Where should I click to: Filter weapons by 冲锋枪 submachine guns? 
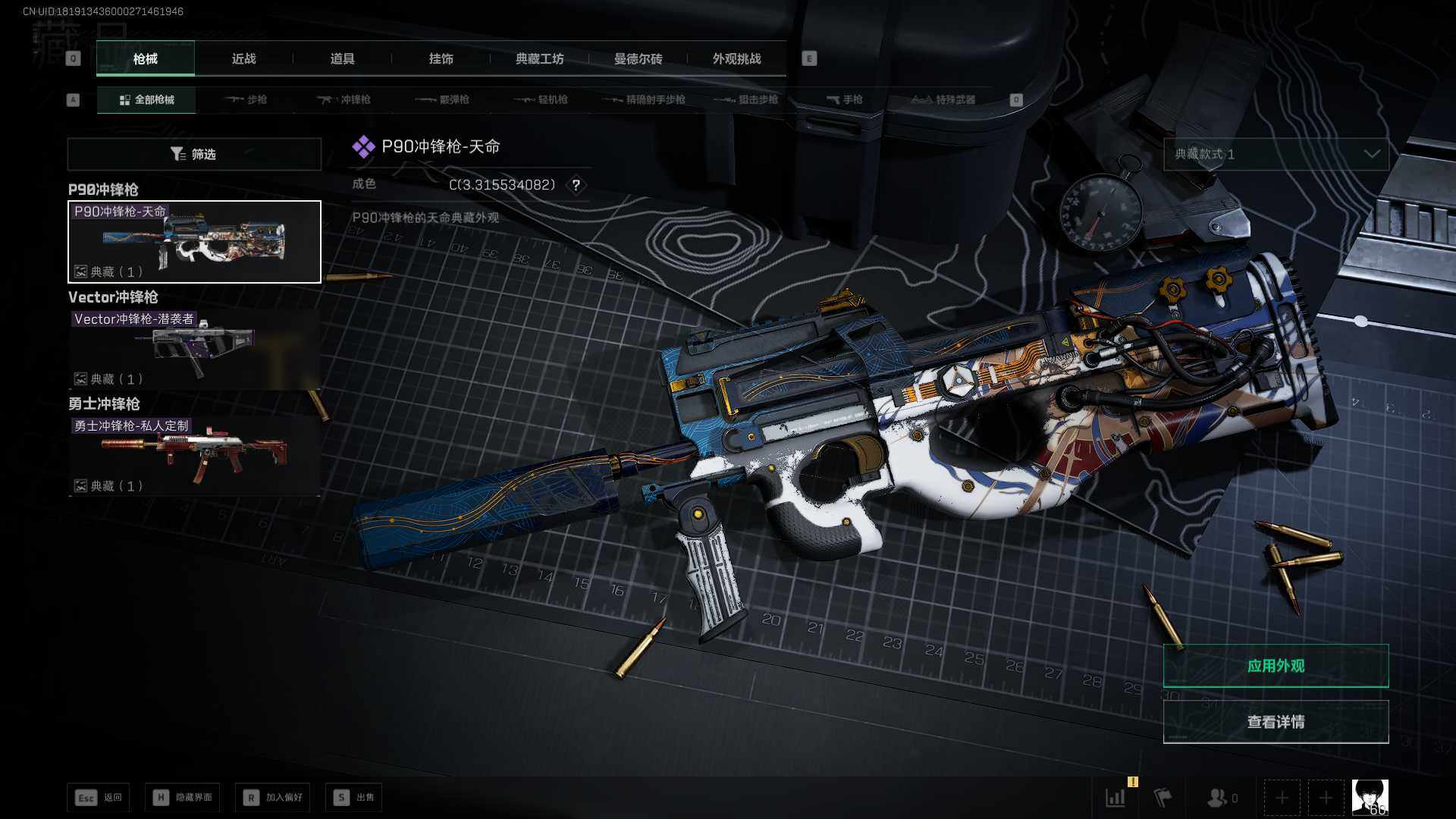(344, 100)
